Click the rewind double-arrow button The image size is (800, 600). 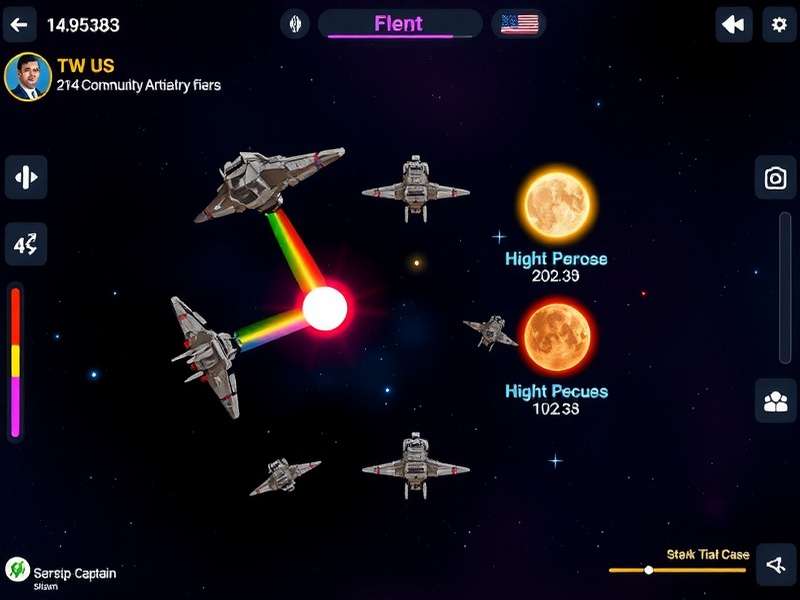pyautogui.click(x=734, y=24)
